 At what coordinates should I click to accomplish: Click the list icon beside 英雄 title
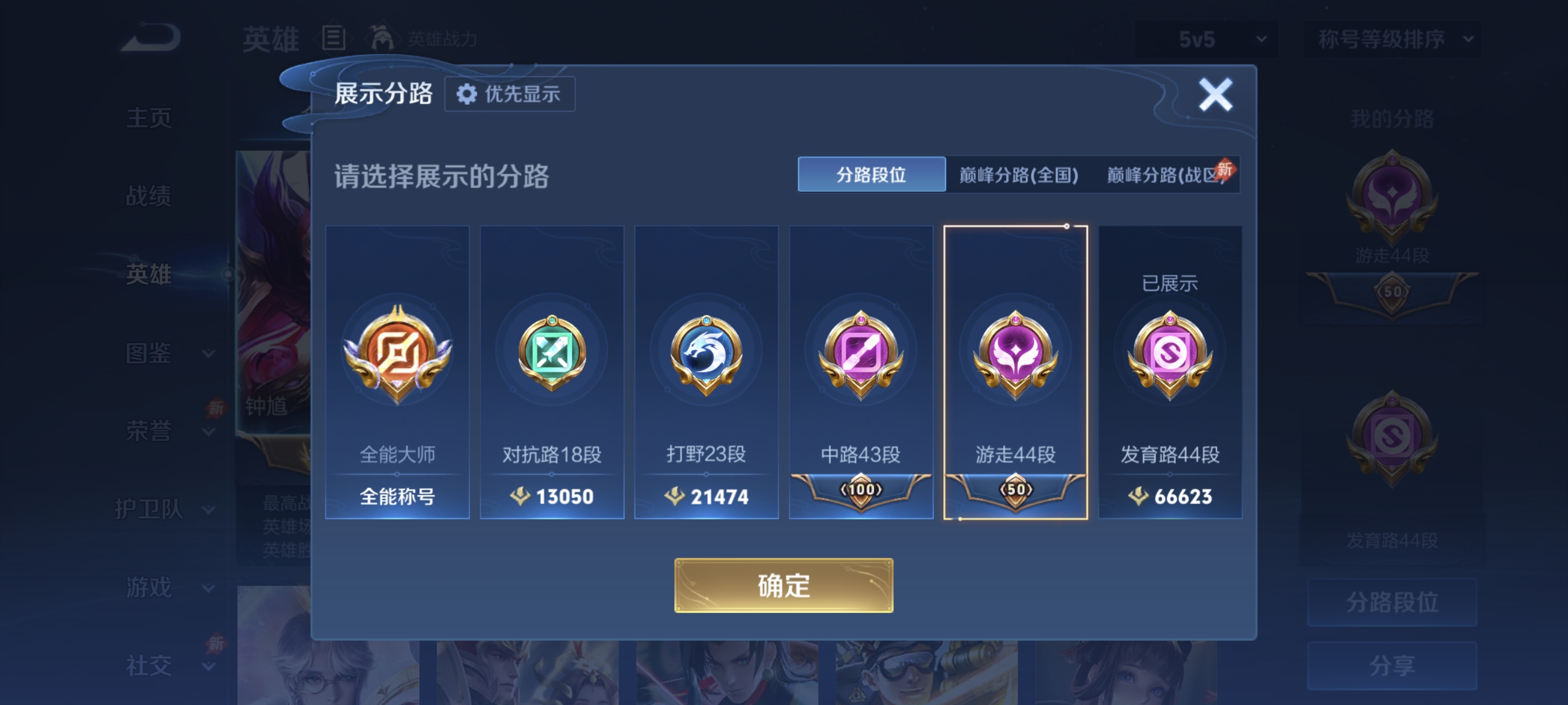(332, 38)
